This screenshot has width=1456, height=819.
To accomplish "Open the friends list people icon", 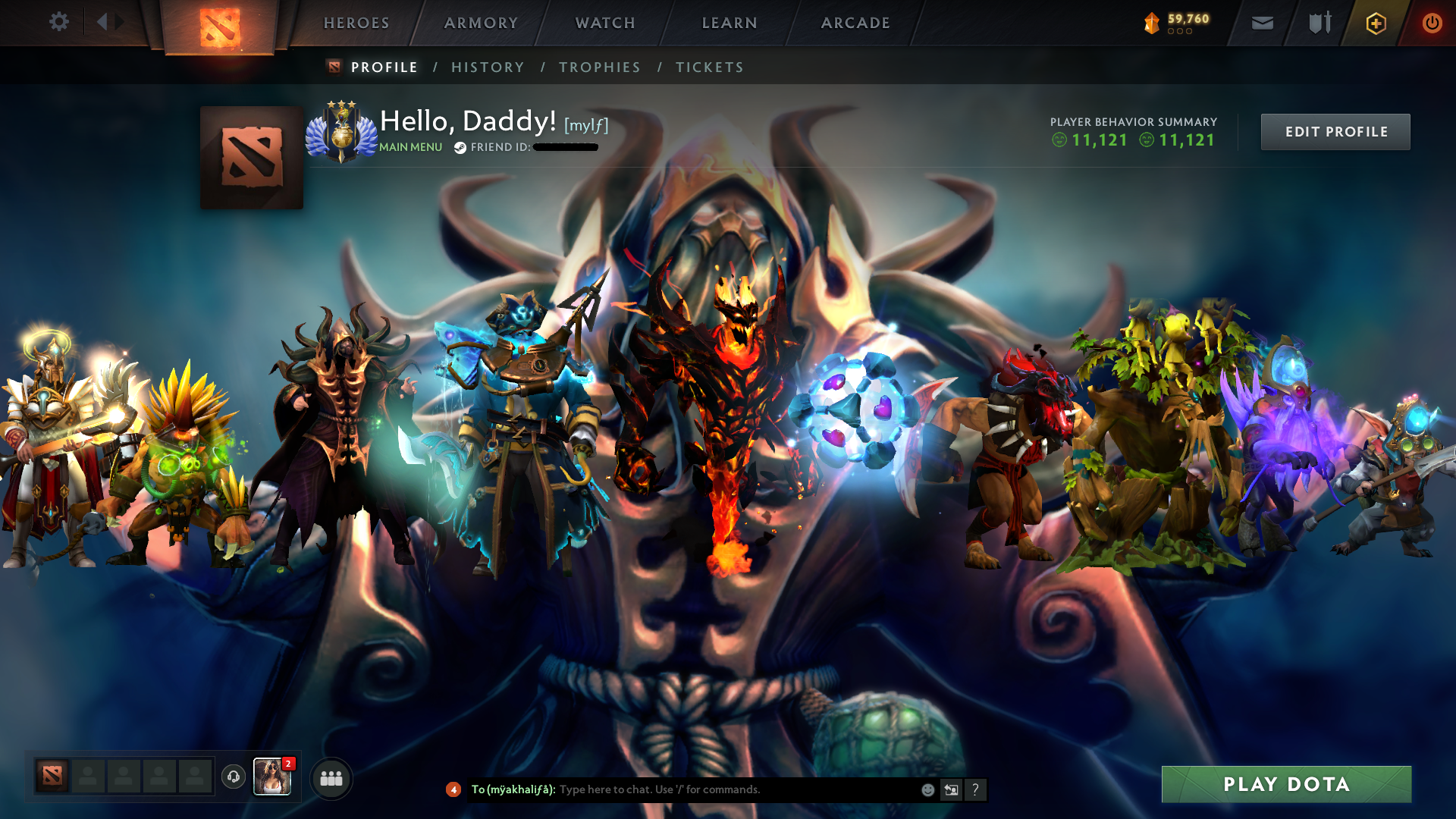I will 331,777.
